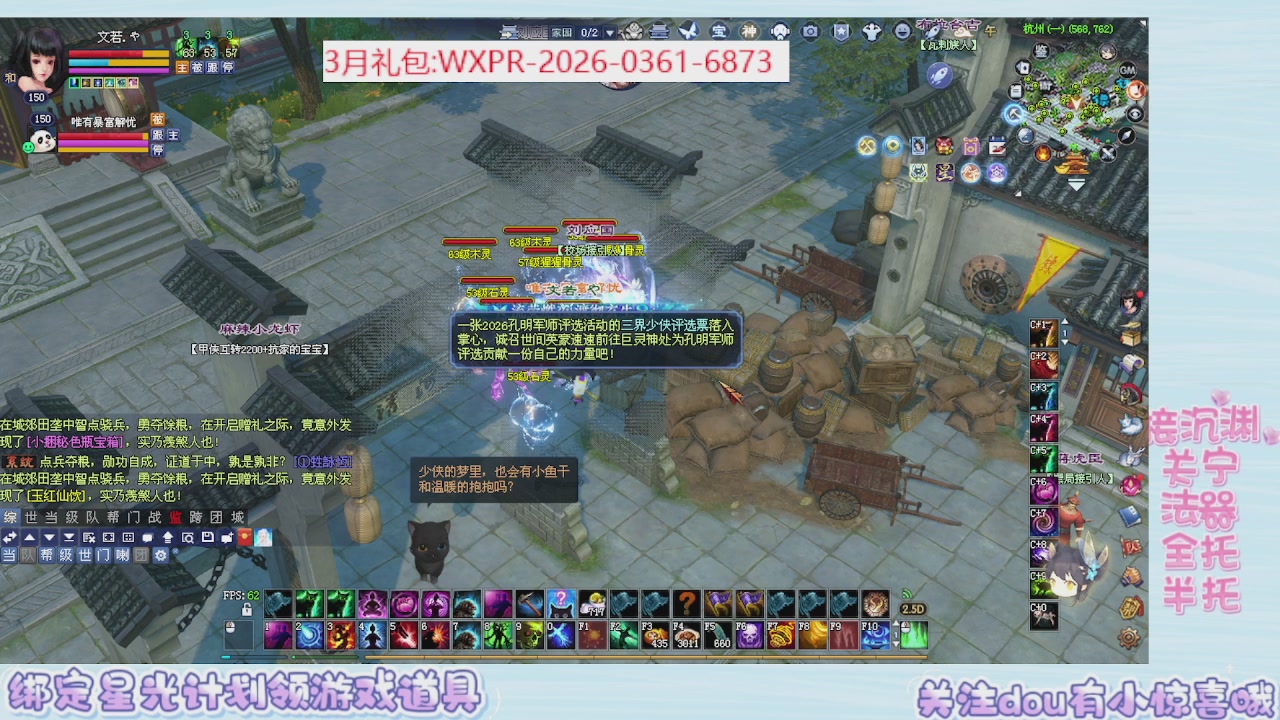Click the daily sign-in calendar icon

point(998,145)
